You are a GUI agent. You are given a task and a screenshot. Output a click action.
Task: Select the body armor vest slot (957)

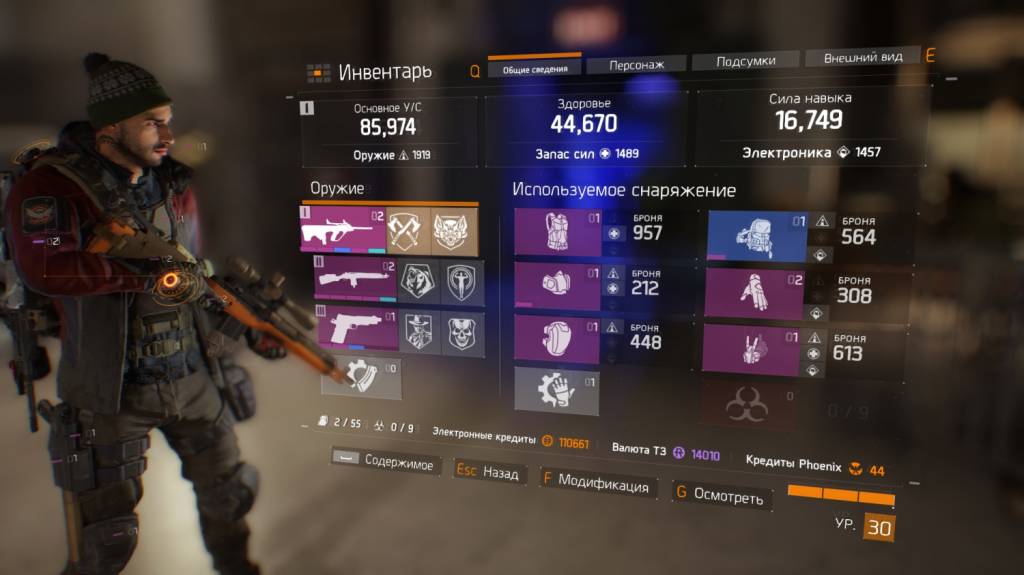[x=557, y=231]
